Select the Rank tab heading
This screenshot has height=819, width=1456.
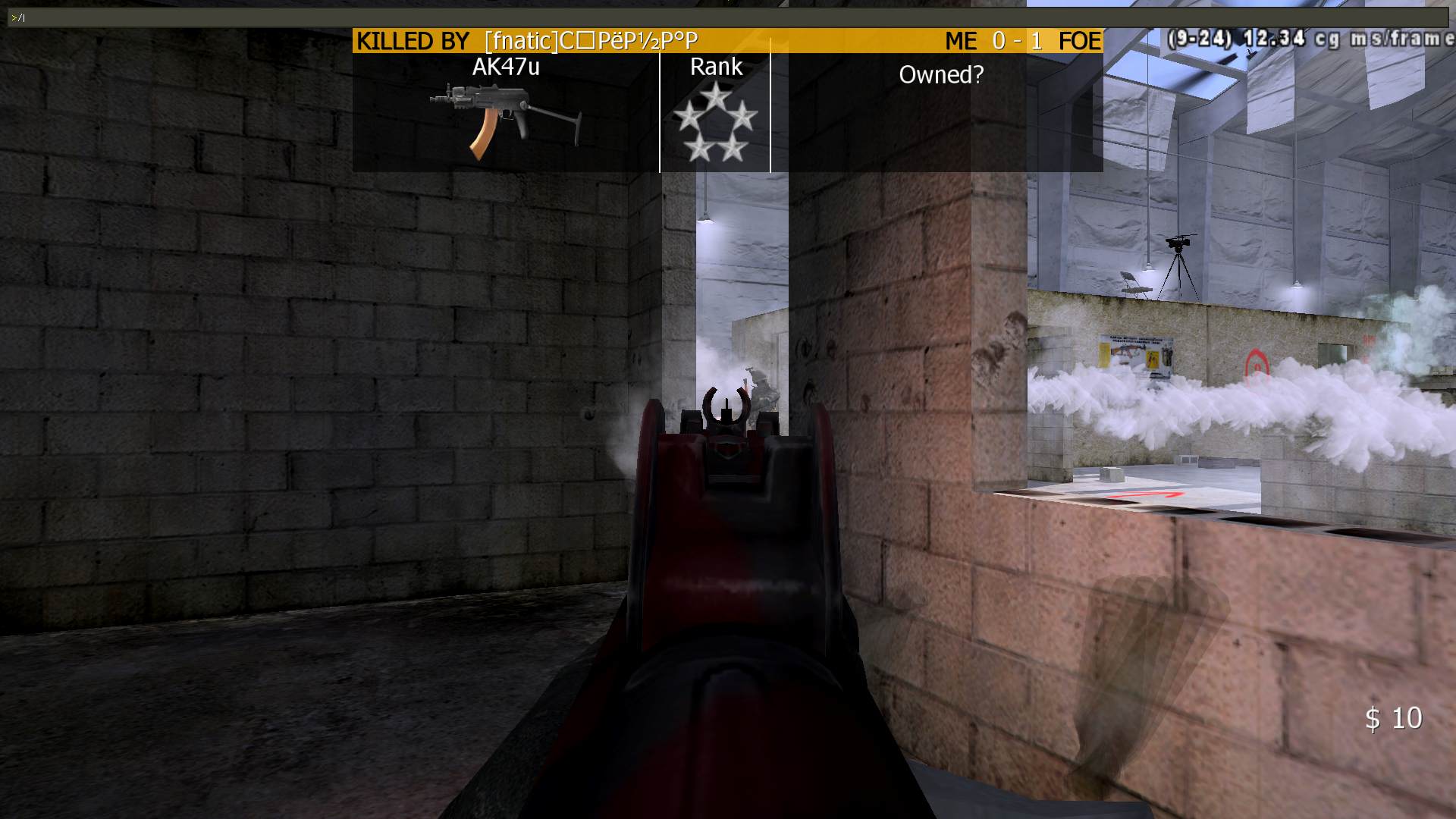click(x=716, y=67)
